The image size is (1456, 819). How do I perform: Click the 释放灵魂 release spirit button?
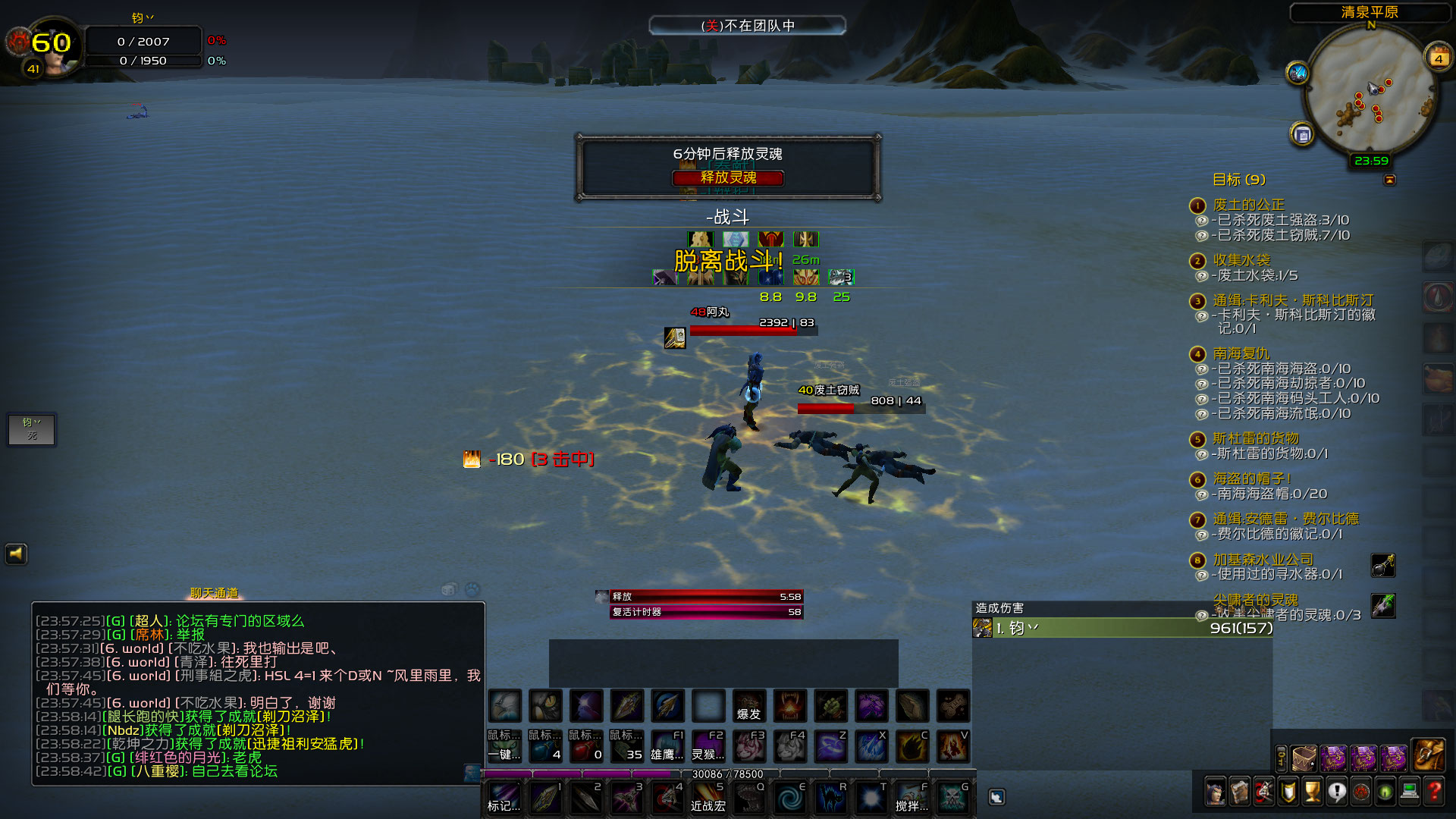tap(728, 179)
